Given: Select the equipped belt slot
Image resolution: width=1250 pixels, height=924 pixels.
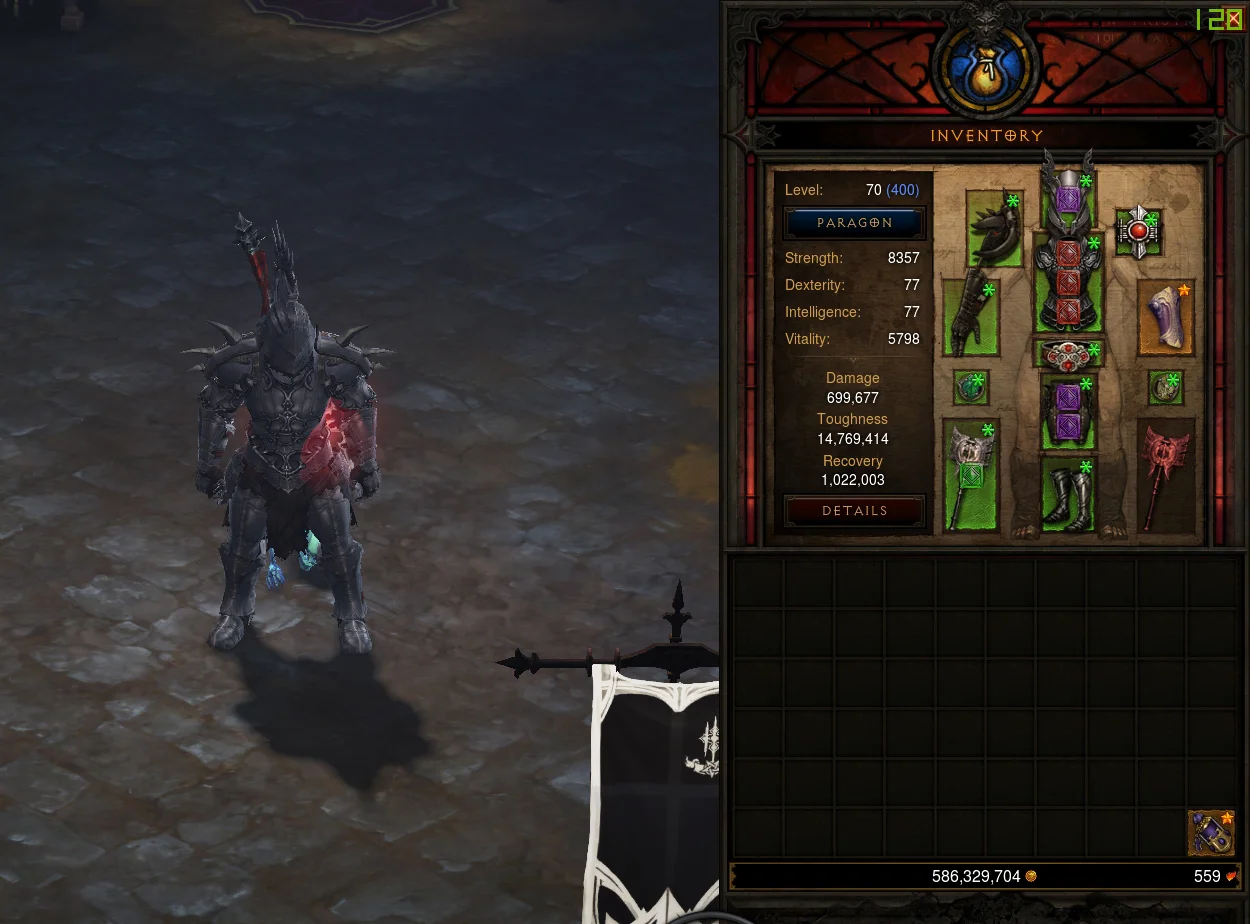Looking at the screenshot, I should pos(1068,355).
